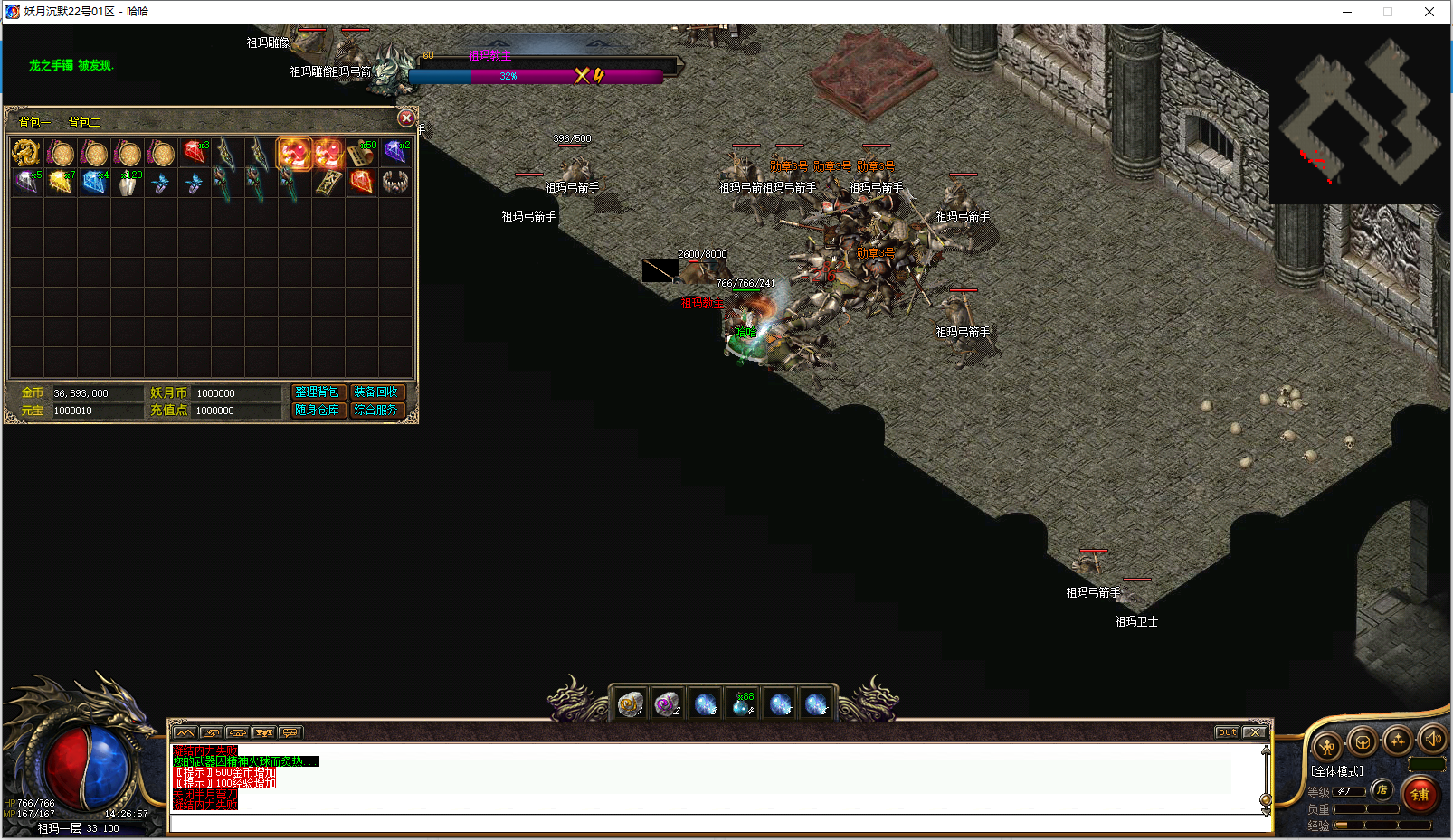Screen dimensions: 1453x840
Task: Click the 整理背包 sort button
Action: pos(318,392)
